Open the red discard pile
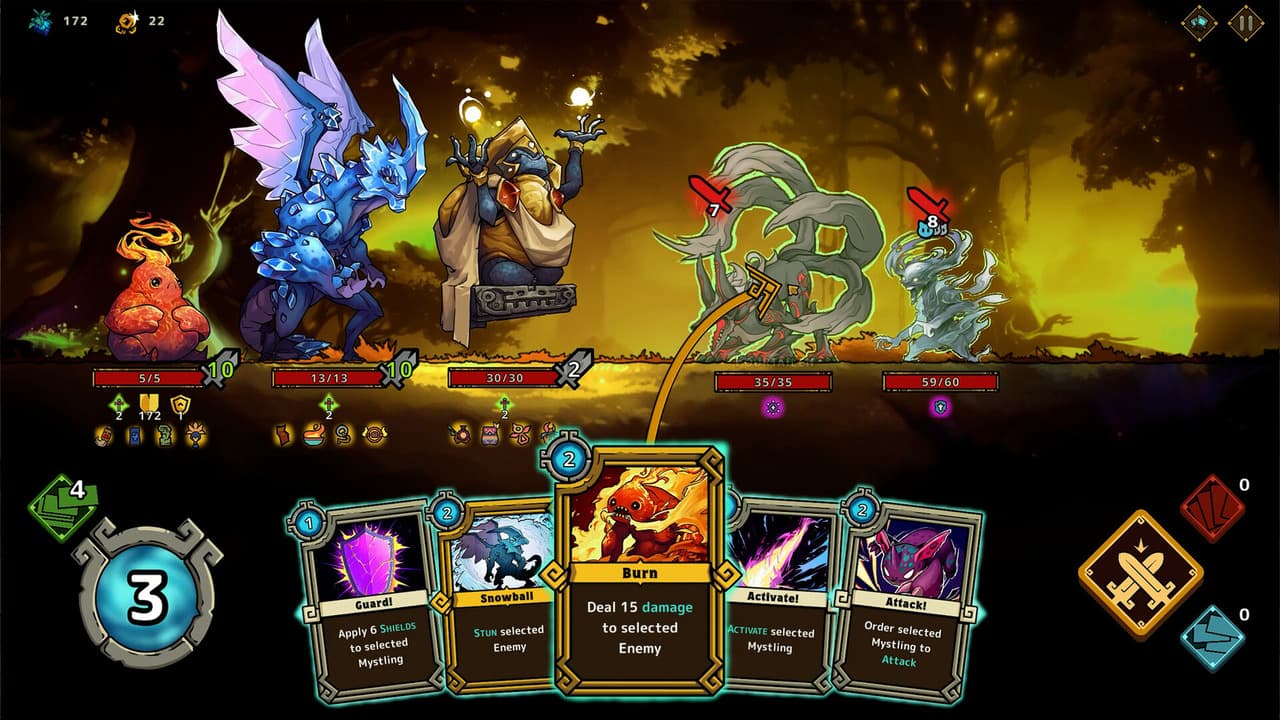 click(x=1211, y=509)
